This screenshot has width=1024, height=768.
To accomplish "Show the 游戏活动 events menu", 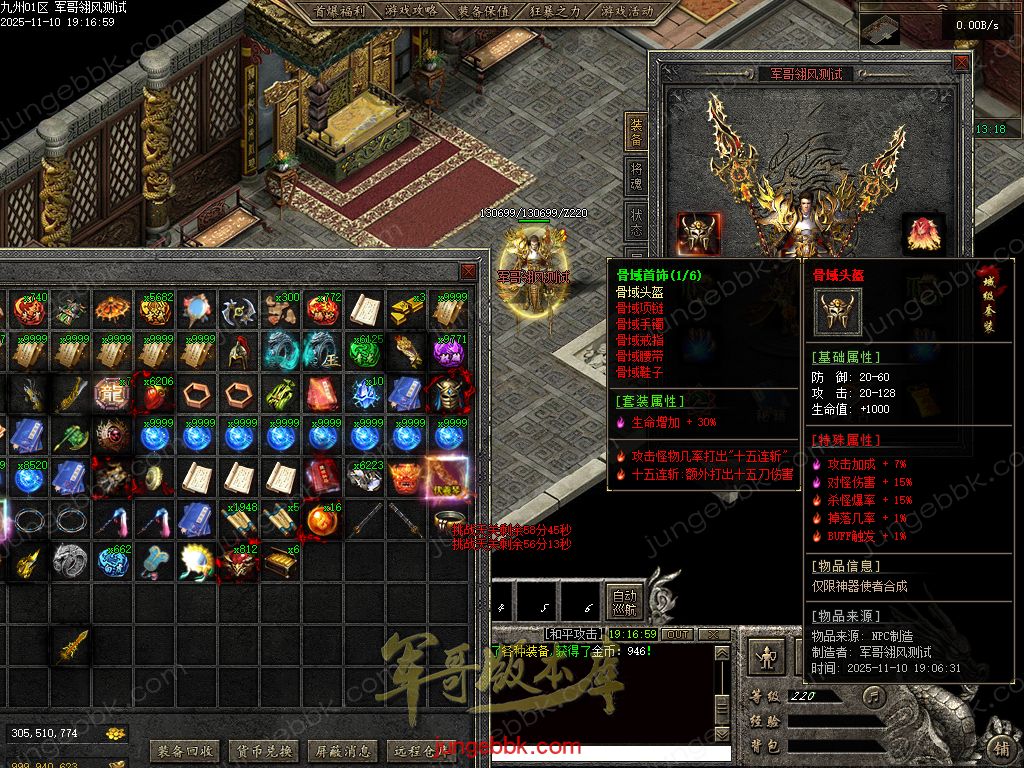I will point(627,12).
